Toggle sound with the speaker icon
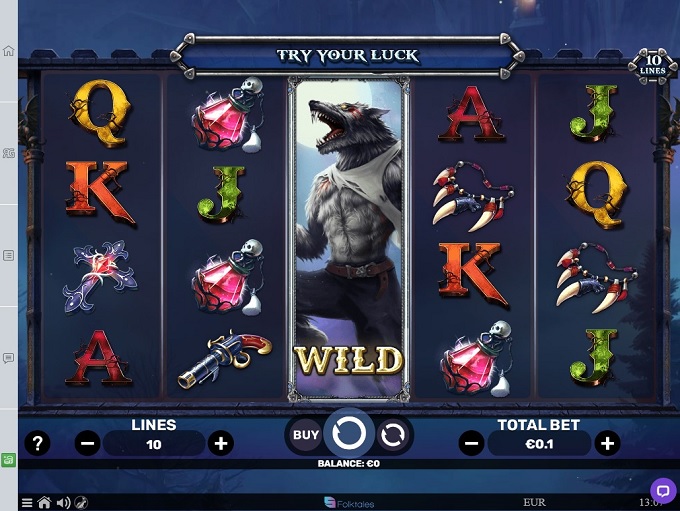Screen dimensions: 680x511 point(63,503)
